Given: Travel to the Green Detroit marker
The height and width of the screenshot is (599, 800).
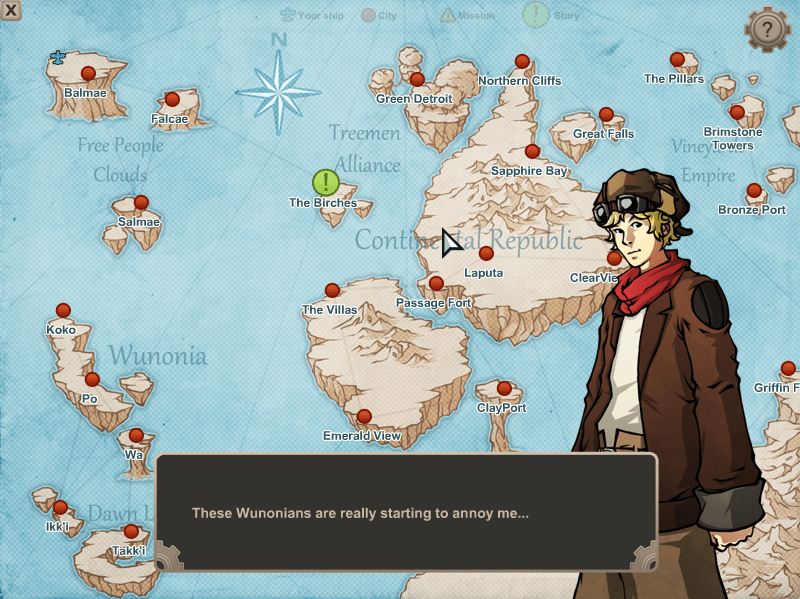Looking at the screenshot, I should 417,79.
